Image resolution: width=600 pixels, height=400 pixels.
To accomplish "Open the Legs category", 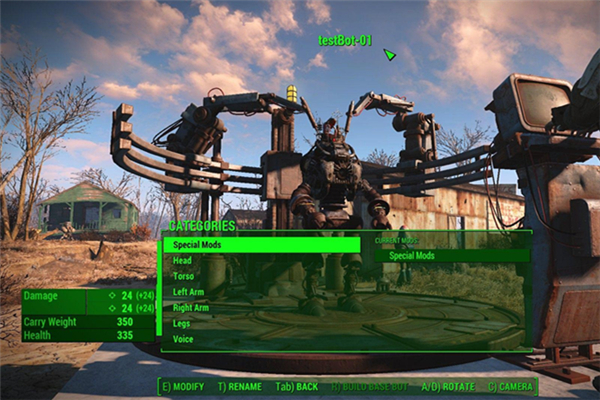I will 182,324.
